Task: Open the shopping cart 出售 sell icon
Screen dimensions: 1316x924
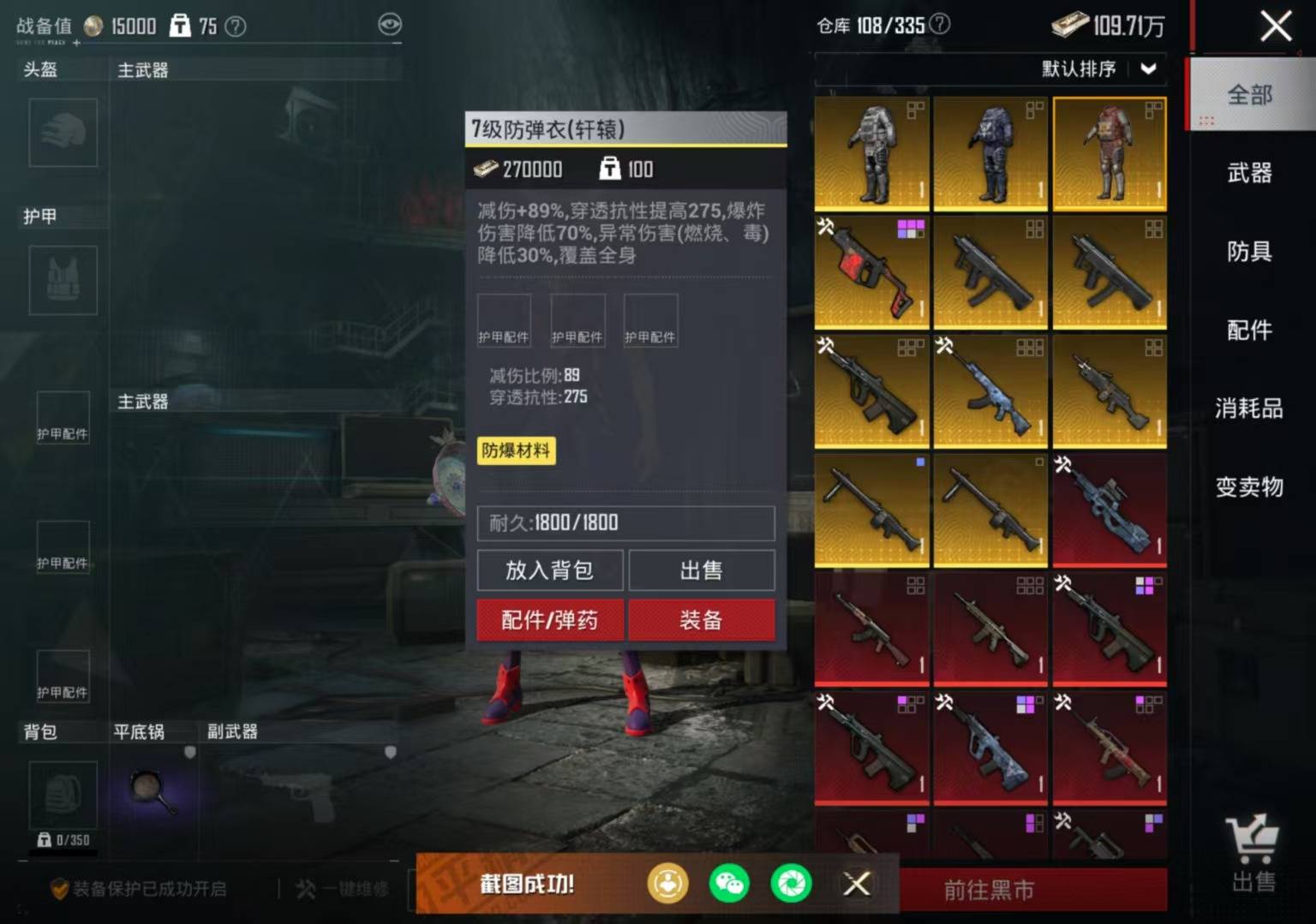Action: click(1253, 852)
